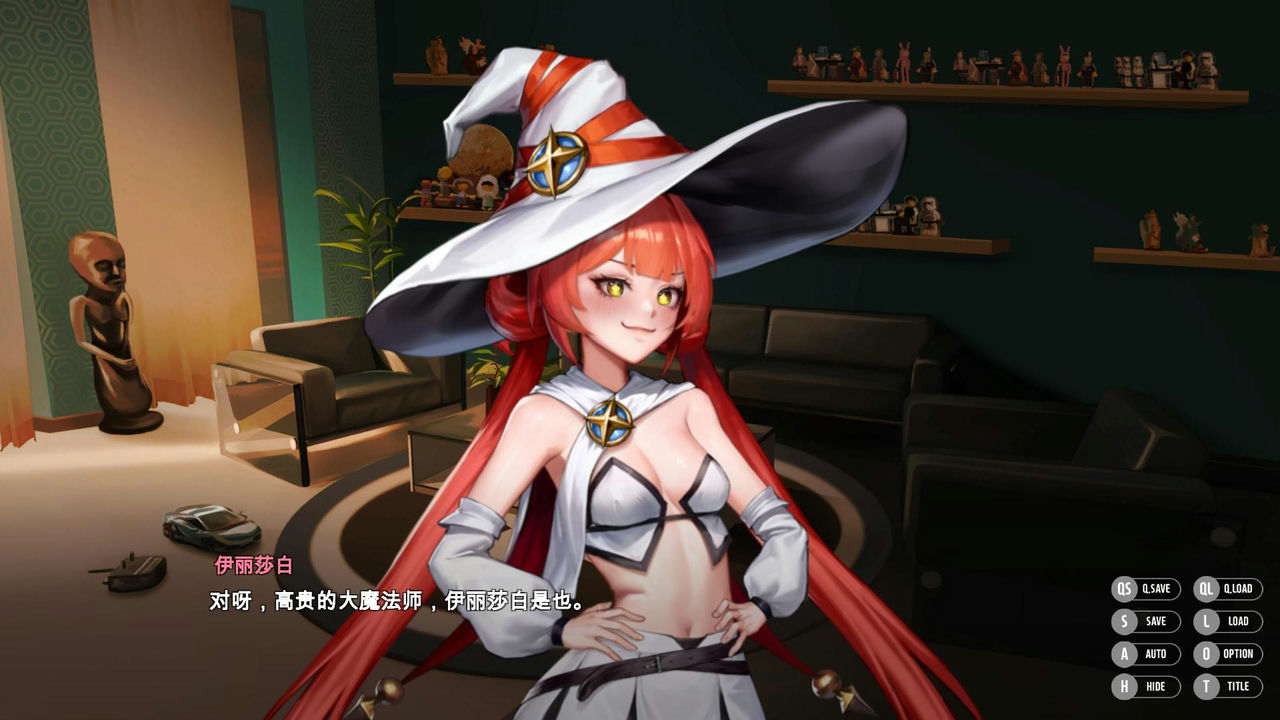
Task: Click the A auto-mode icon badge
Action: [1124, 654]
